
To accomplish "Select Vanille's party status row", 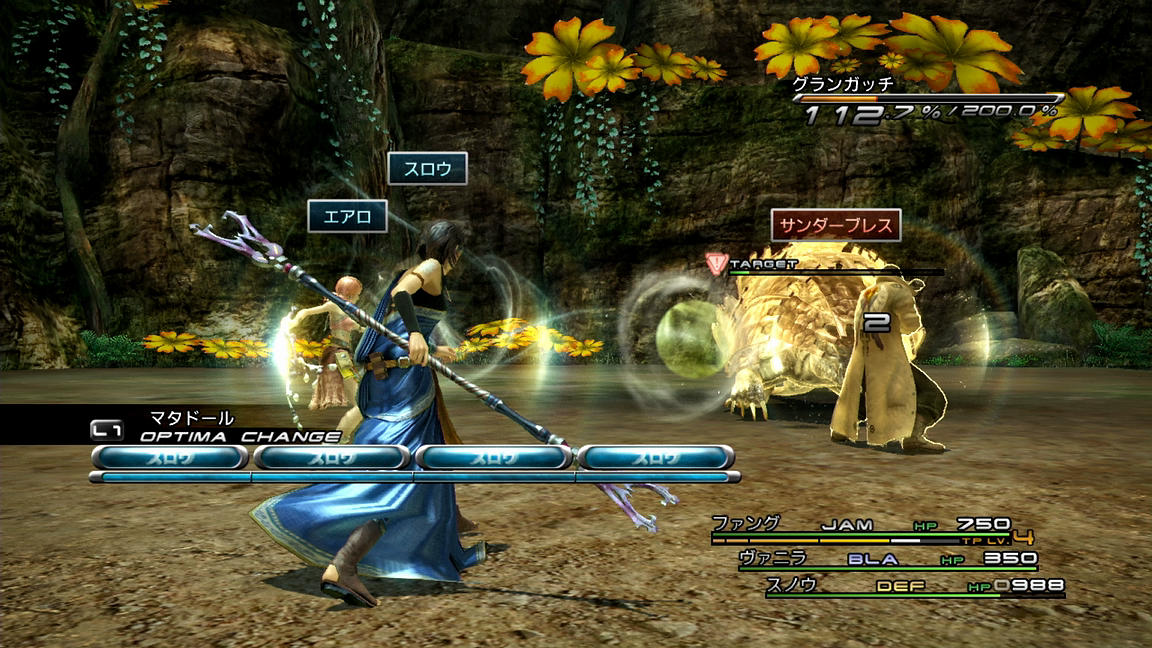I will 886,559.
